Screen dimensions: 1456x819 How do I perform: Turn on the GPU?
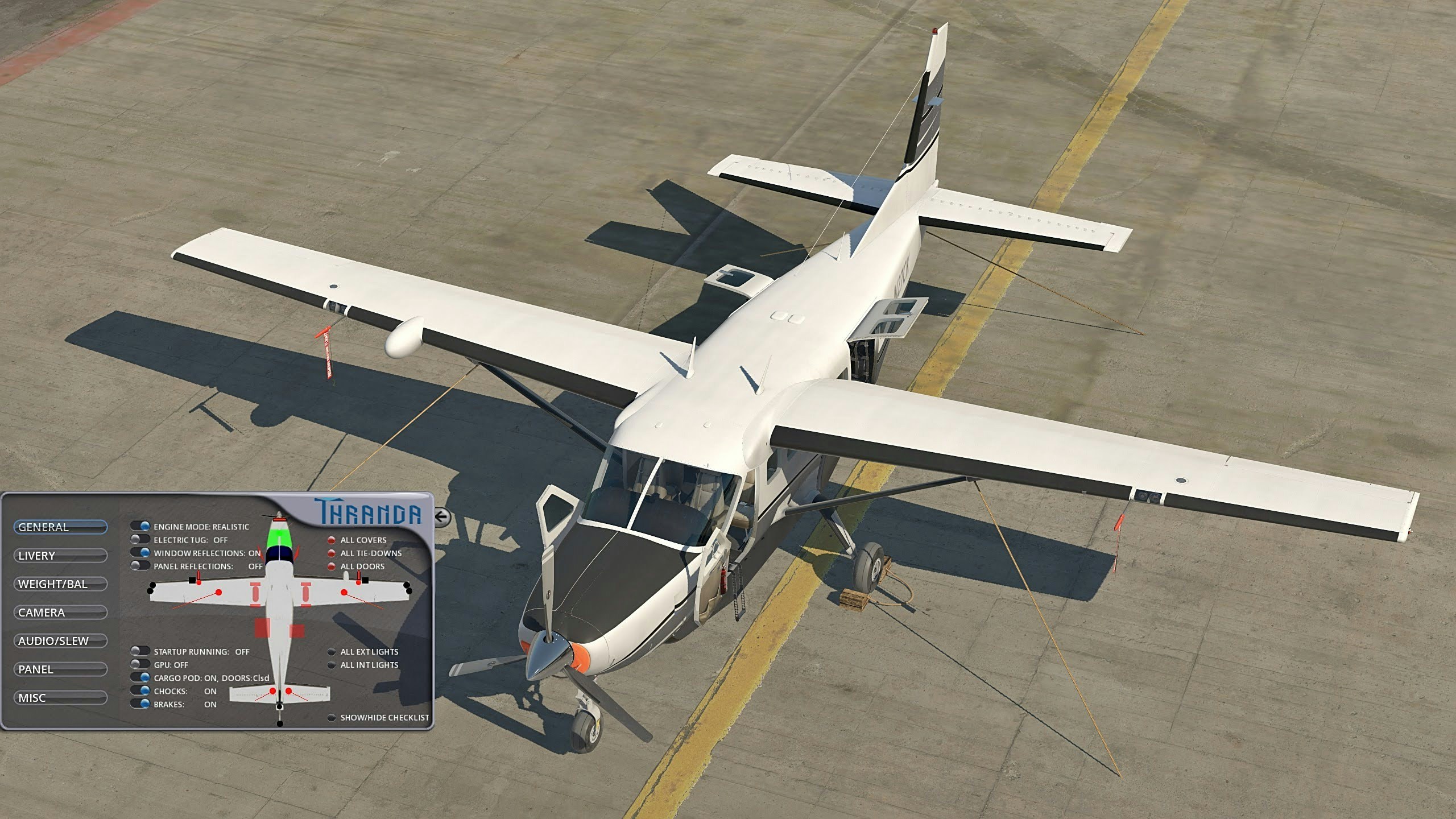click(x=140, y=665)
